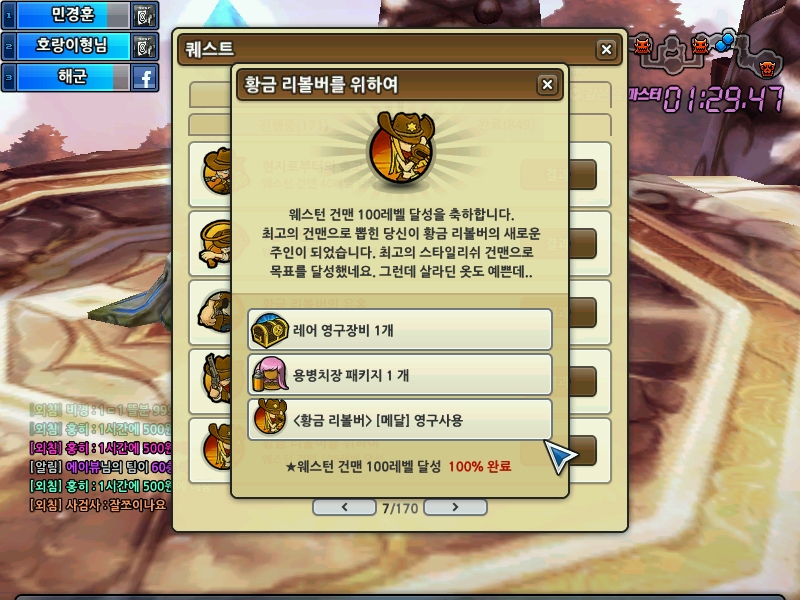Select party member 해군
Image resolution: width=800 pixels, height=600 pixels.
tap(70, 77)
